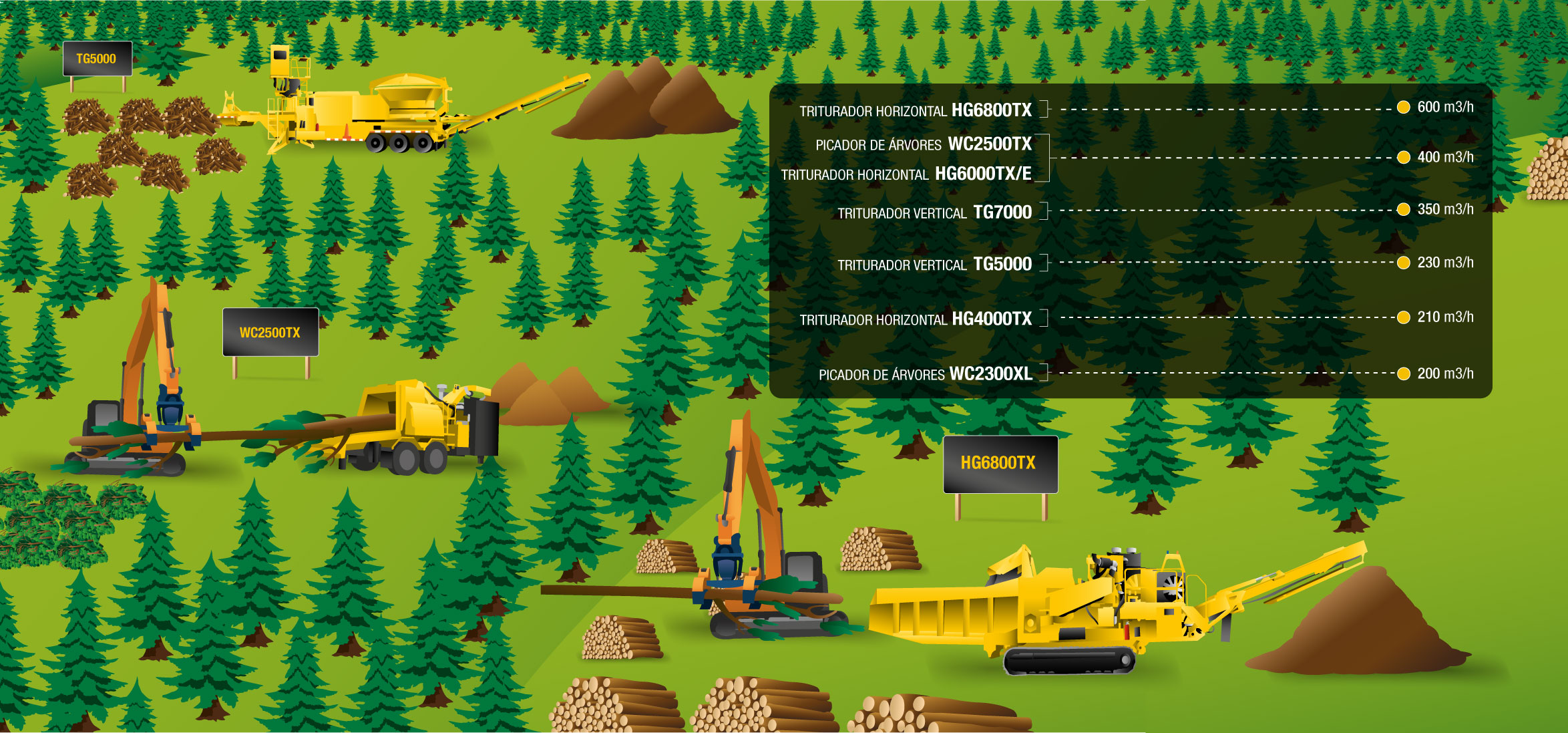Screen dimensions: 1568x733
Task: Select the HG6800TX entry in the legend
Action: (x=916, y=110)
